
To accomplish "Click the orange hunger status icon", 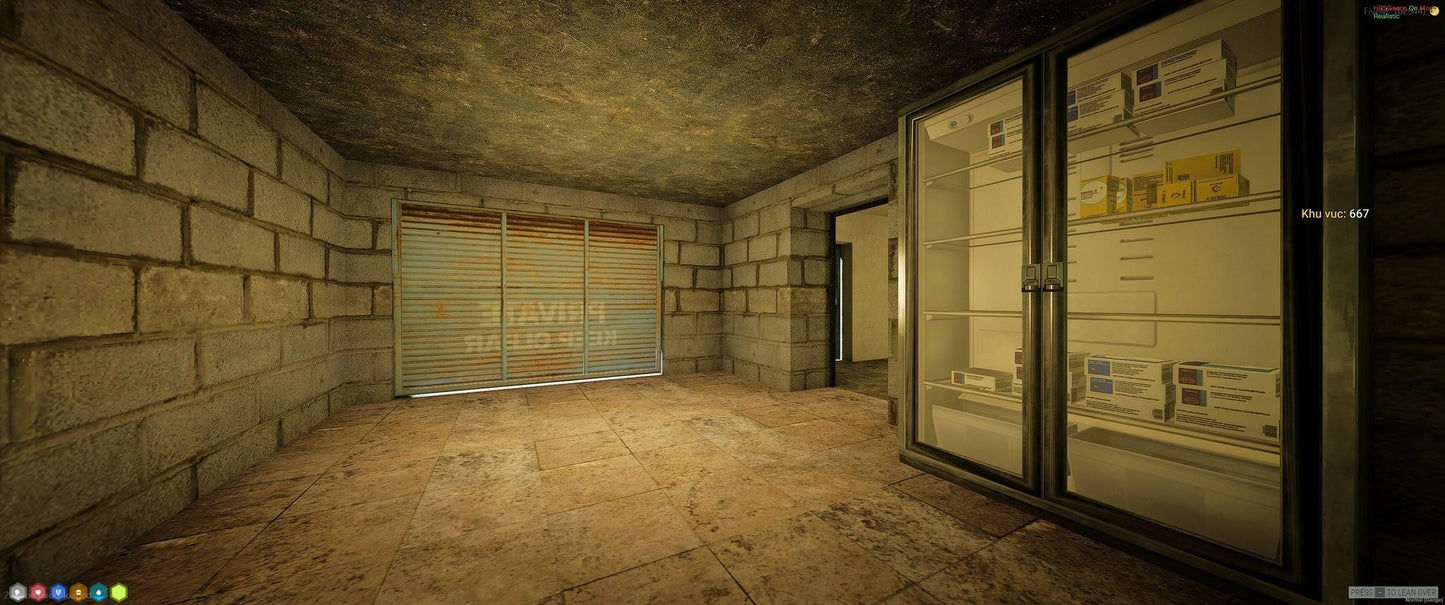I will pyautogui.click(x=78, y=592).
